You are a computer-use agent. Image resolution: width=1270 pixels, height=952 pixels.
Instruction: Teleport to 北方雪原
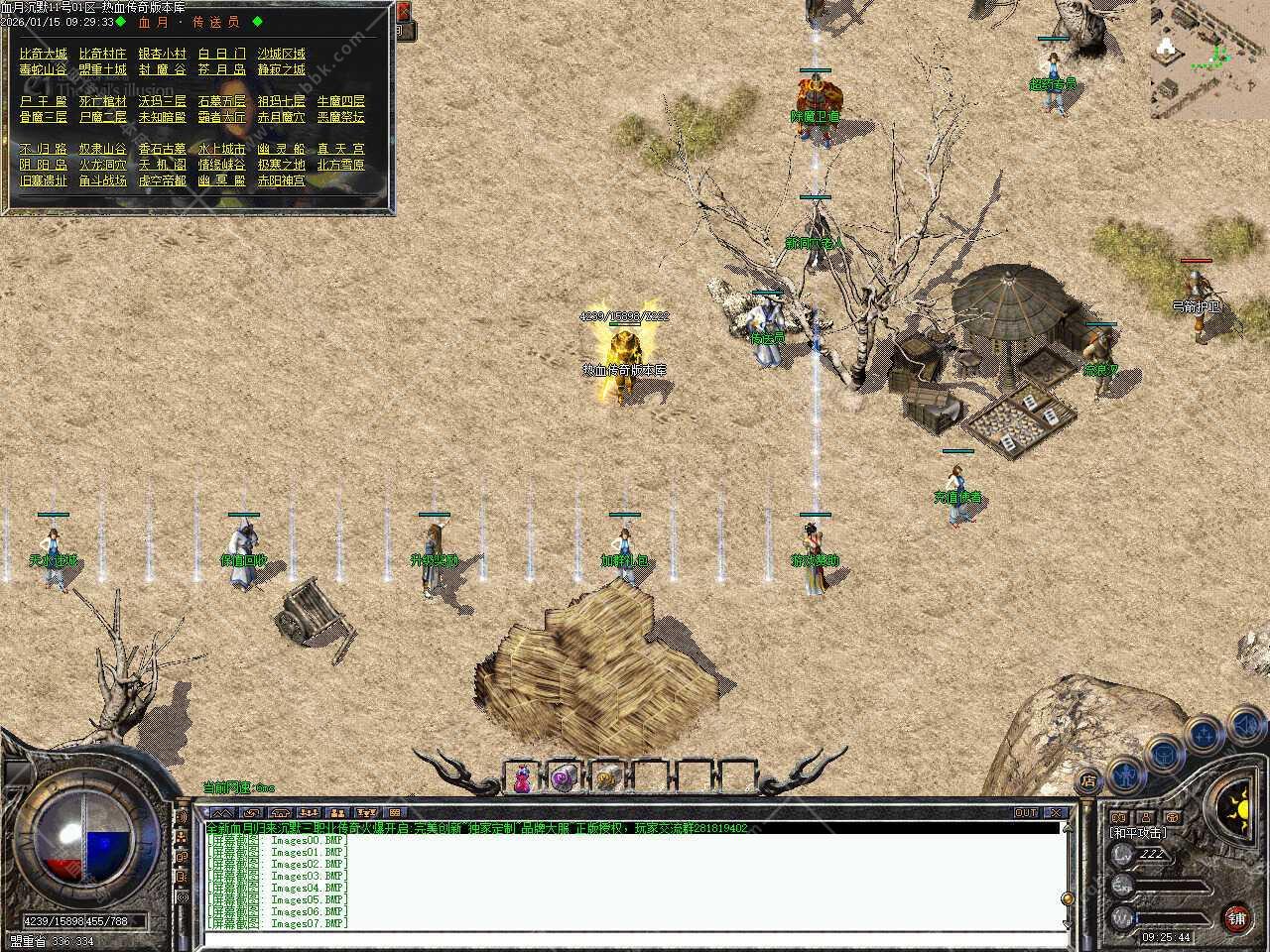pyautogui.click(x=341, y=165)
